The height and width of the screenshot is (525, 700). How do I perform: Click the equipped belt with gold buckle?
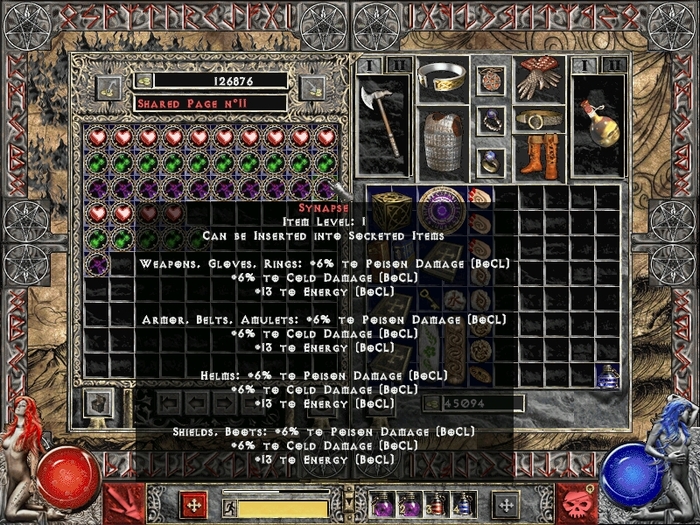coord(539,120)
